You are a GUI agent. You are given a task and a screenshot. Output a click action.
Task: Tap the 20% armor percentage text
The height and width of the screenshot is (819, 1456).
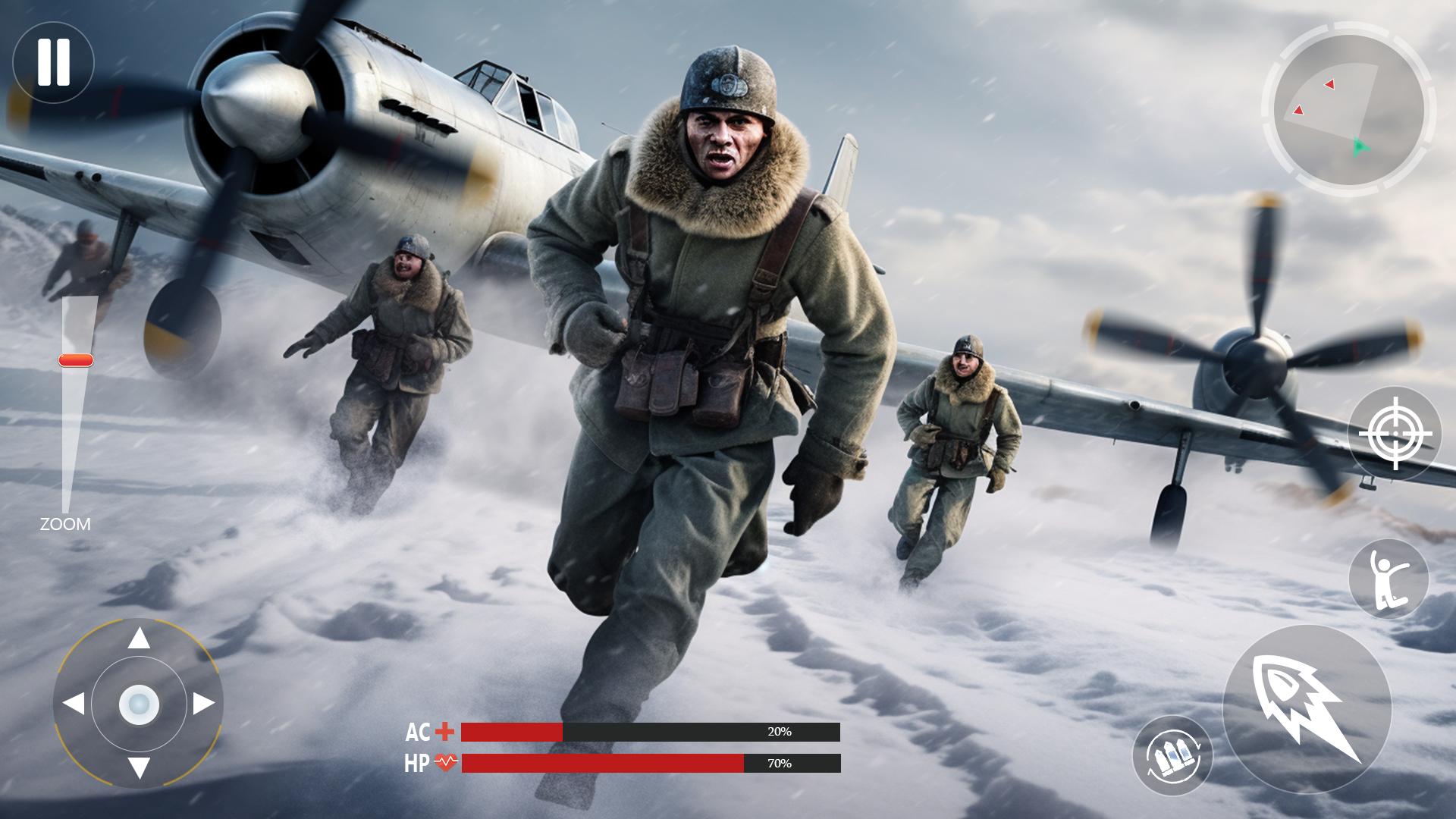[779, 733]
